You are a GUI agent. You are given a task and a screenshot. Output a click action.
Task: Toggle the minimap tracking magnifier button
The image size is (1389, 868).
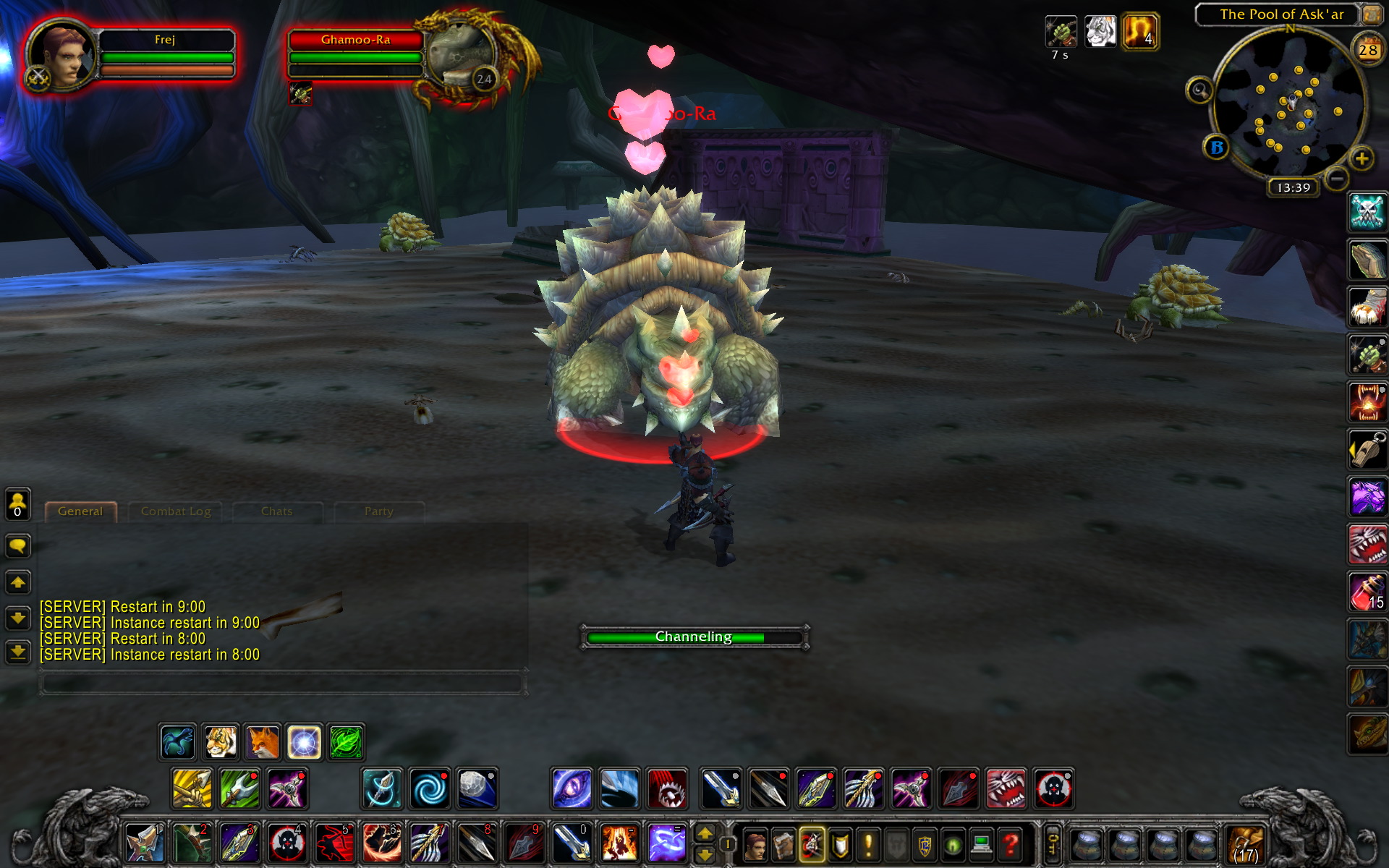[1199, 90]
